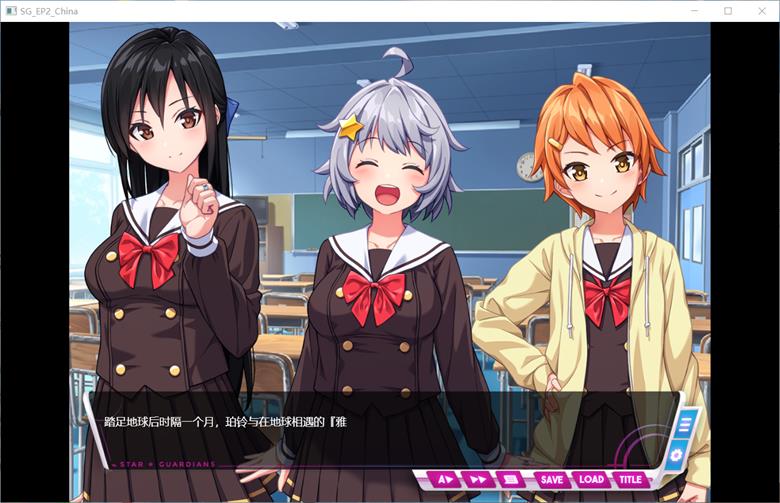Open the SAVE menu

551,480
